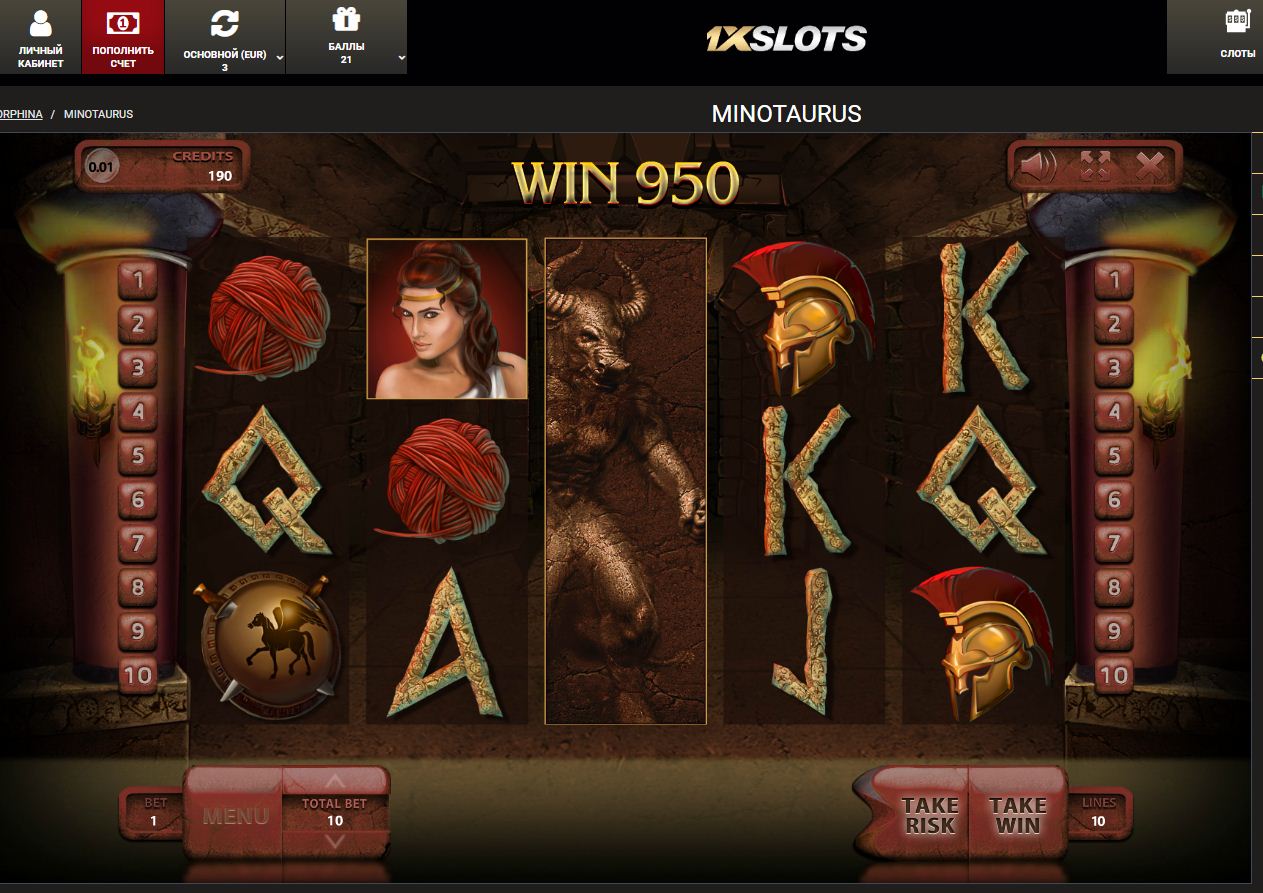
Task: Open the Пополнить счет deposit page
Action: click(123, 37)
